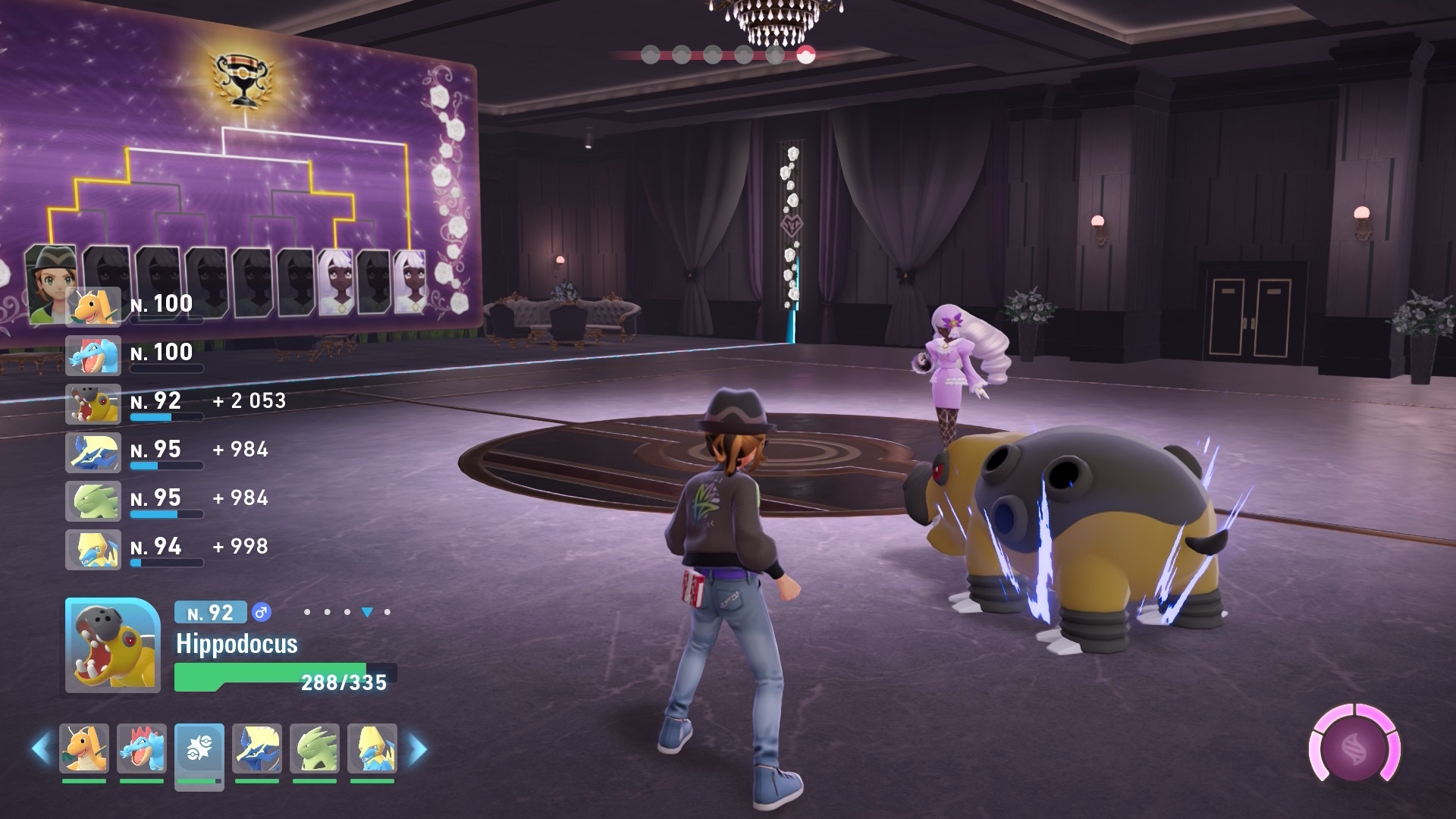Viewport: 1456px width, 819px height.
Task: Pick Tyranitar in the party bar
Action: click(315, 748)
